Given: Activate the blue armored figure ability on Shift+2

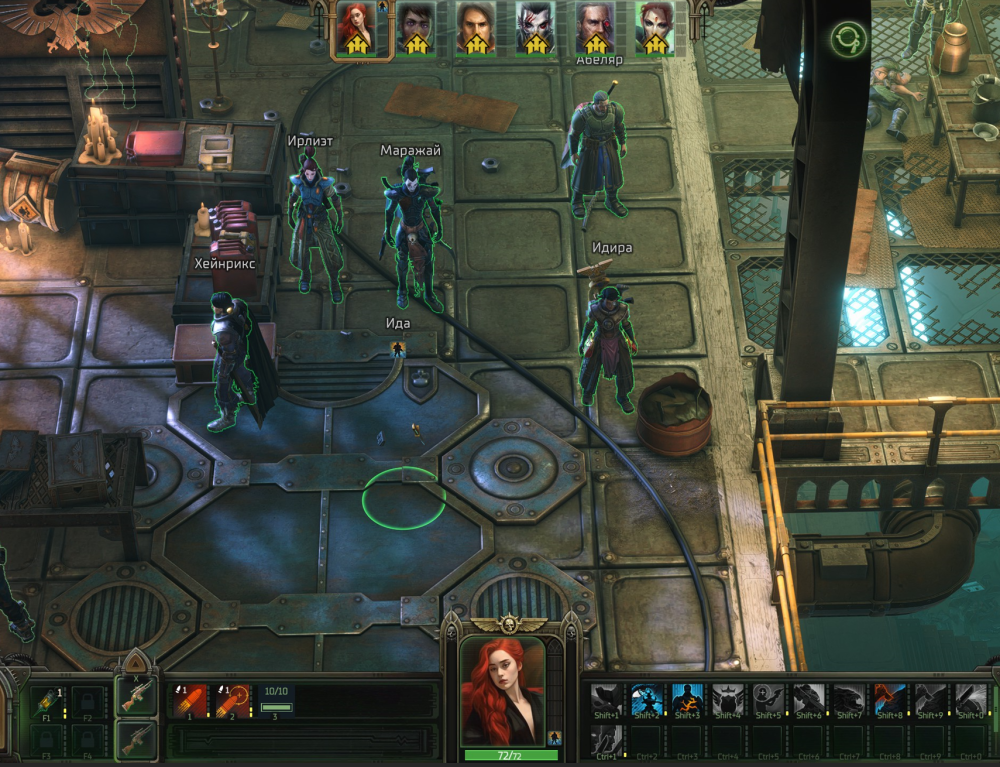Looking at the screenshot, I should pos(646,698).
